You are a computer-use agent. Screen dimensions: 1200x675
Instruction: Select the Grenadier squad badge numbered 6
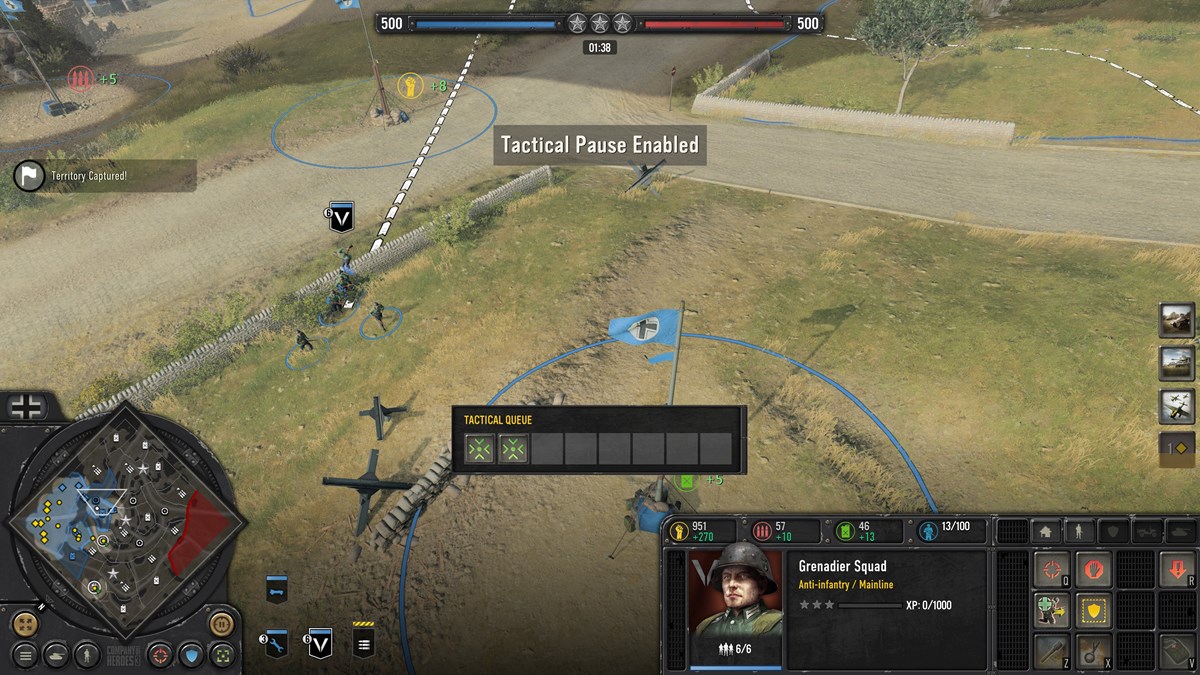320,641
